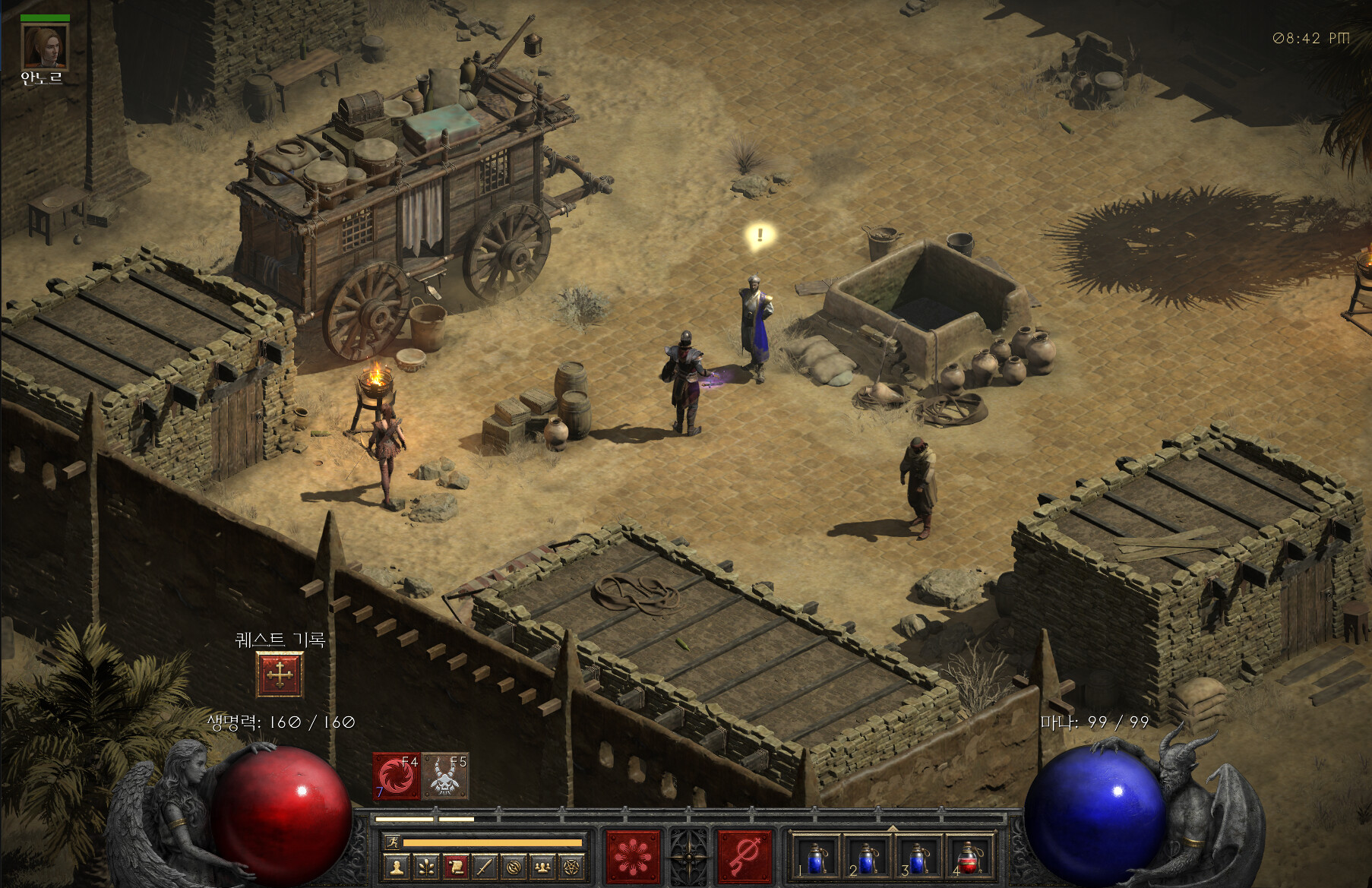Select the red swirl skill bound to F4

[x=396, y=776]
